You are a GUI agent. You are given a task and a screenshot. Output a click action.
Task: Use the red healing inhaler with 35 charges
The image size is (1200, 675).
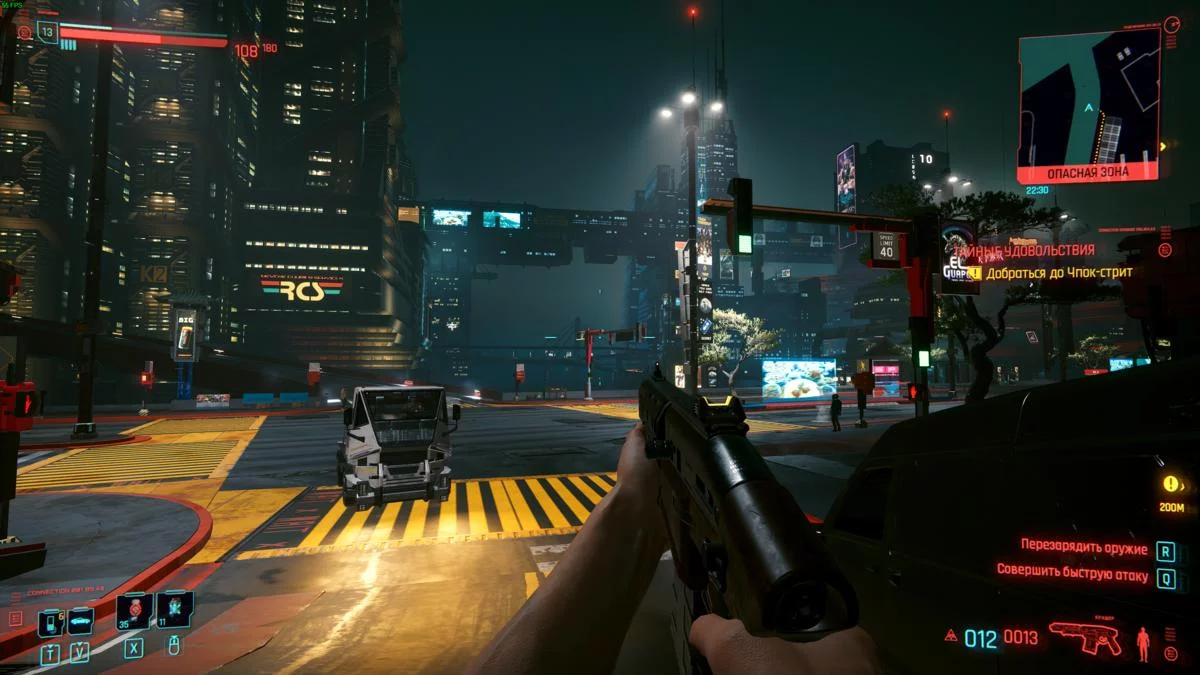tap(133, 611)
